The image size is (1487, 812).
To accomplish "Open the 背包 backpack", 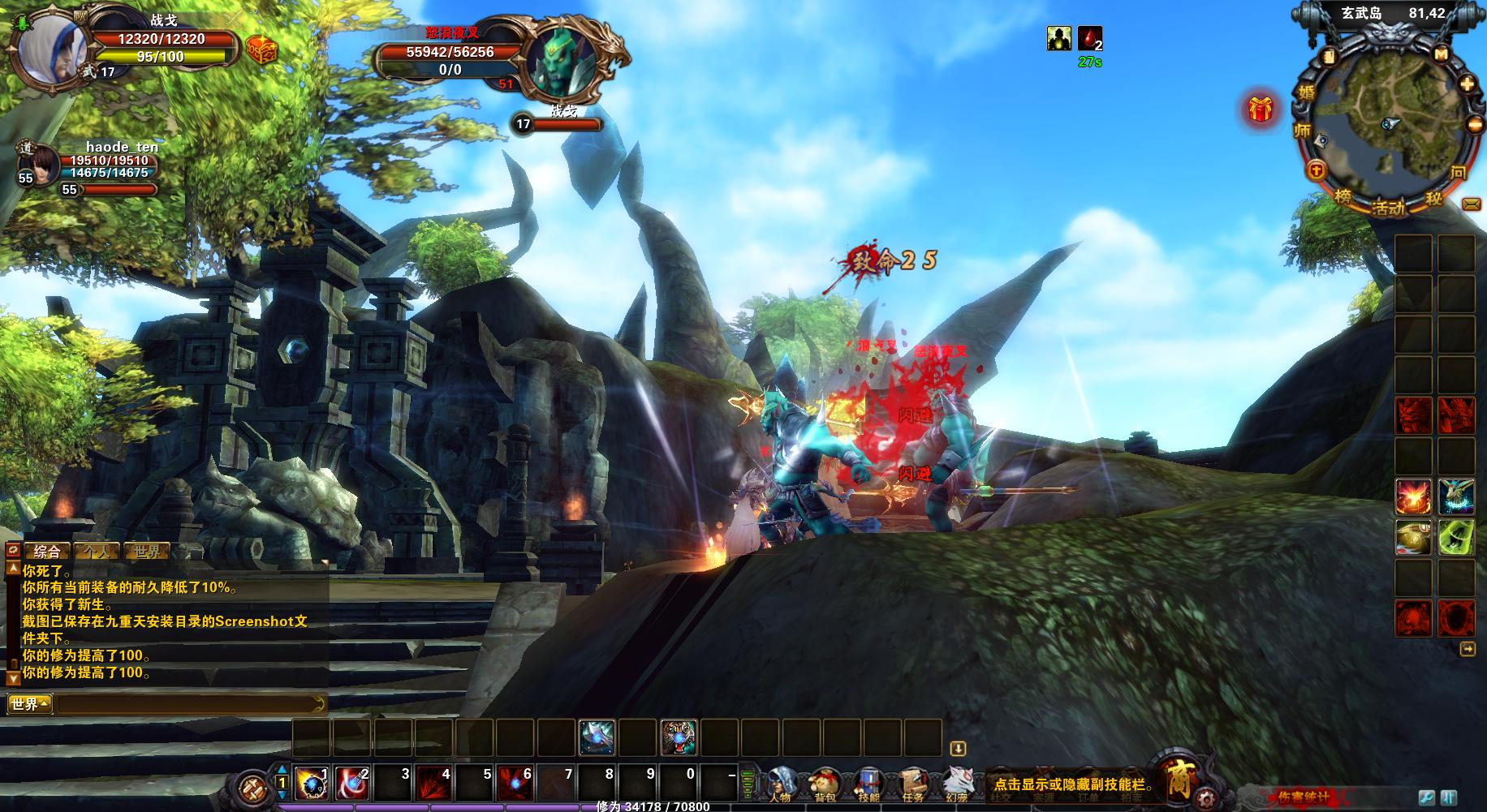I will [825, 784].
